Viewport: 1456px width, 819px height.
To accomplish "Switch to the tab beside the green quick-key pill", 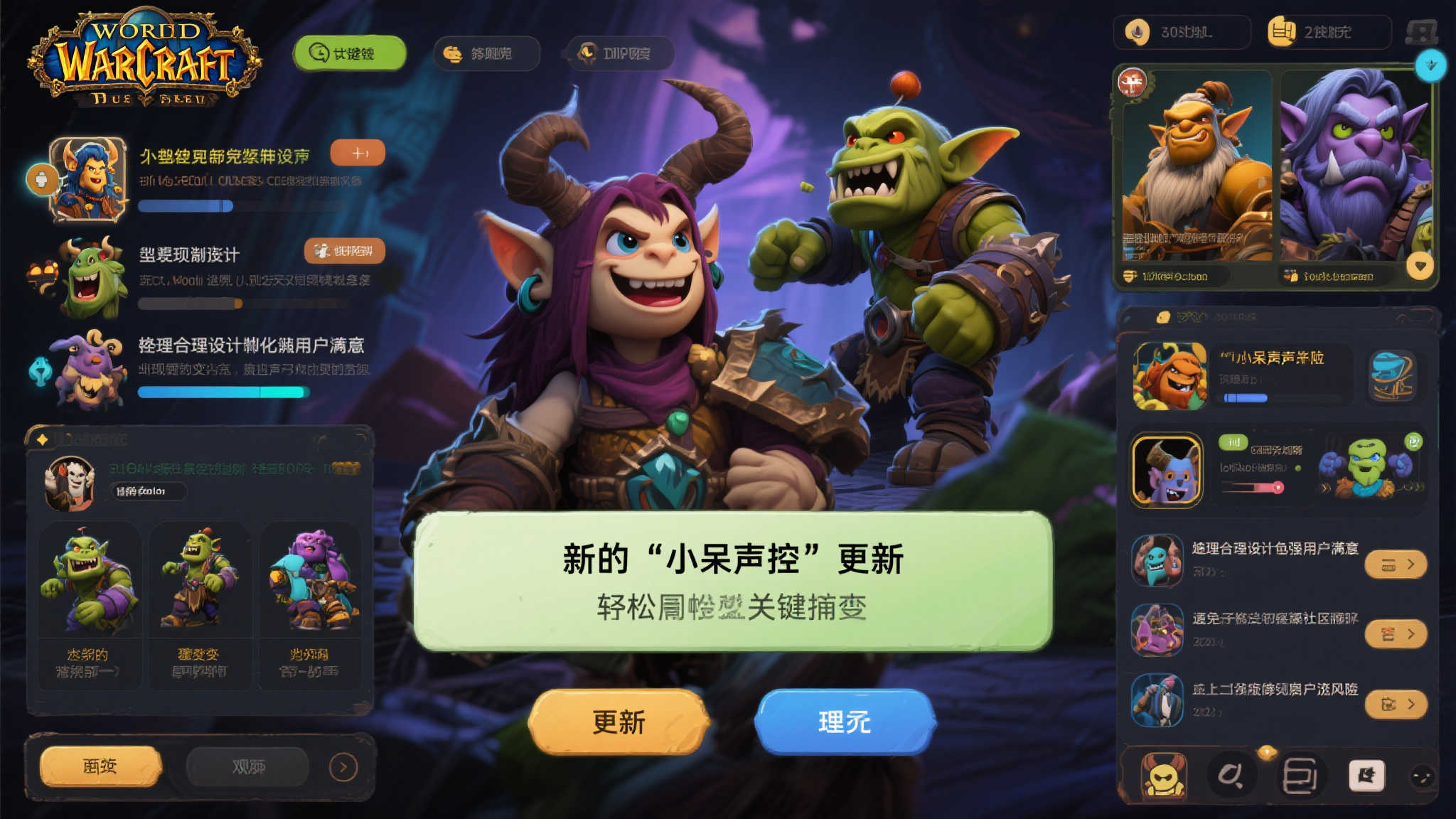I will 488,53.
